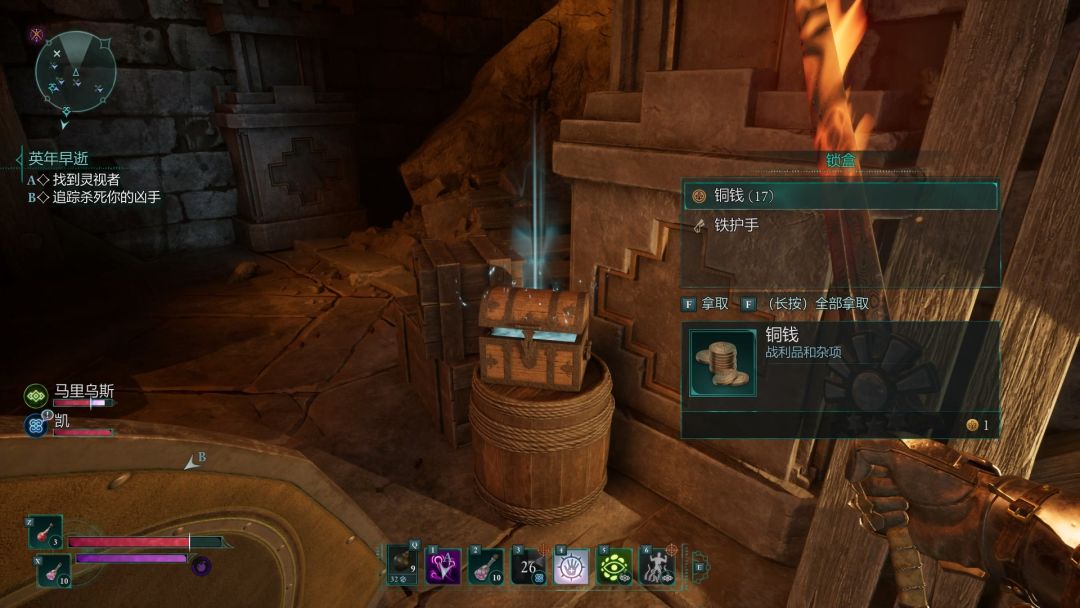Use the pink essence potion quick slot
This screenshot has height=608, width=1080.
[54, 570]
